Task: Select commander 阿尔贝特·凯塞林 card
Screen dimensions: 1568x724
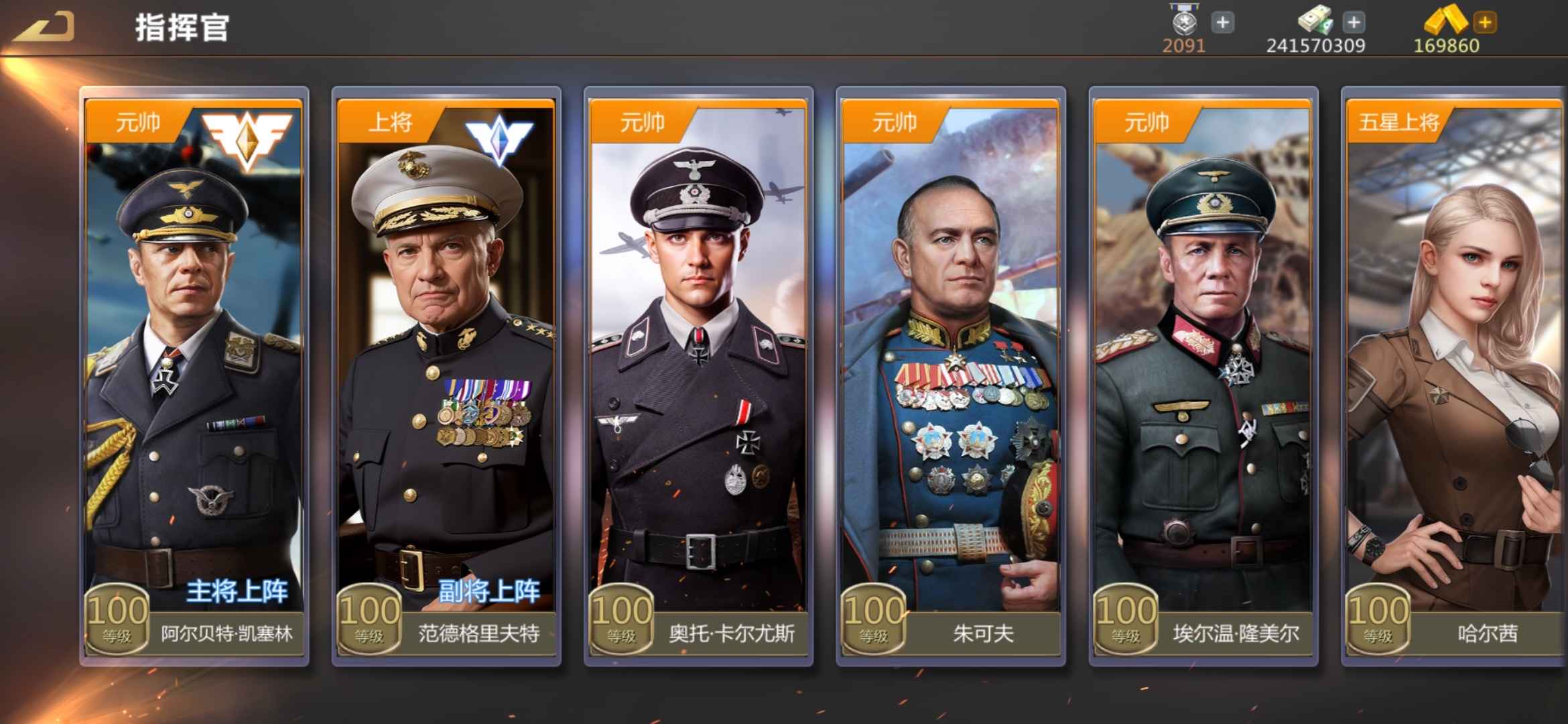Action: 194,375
